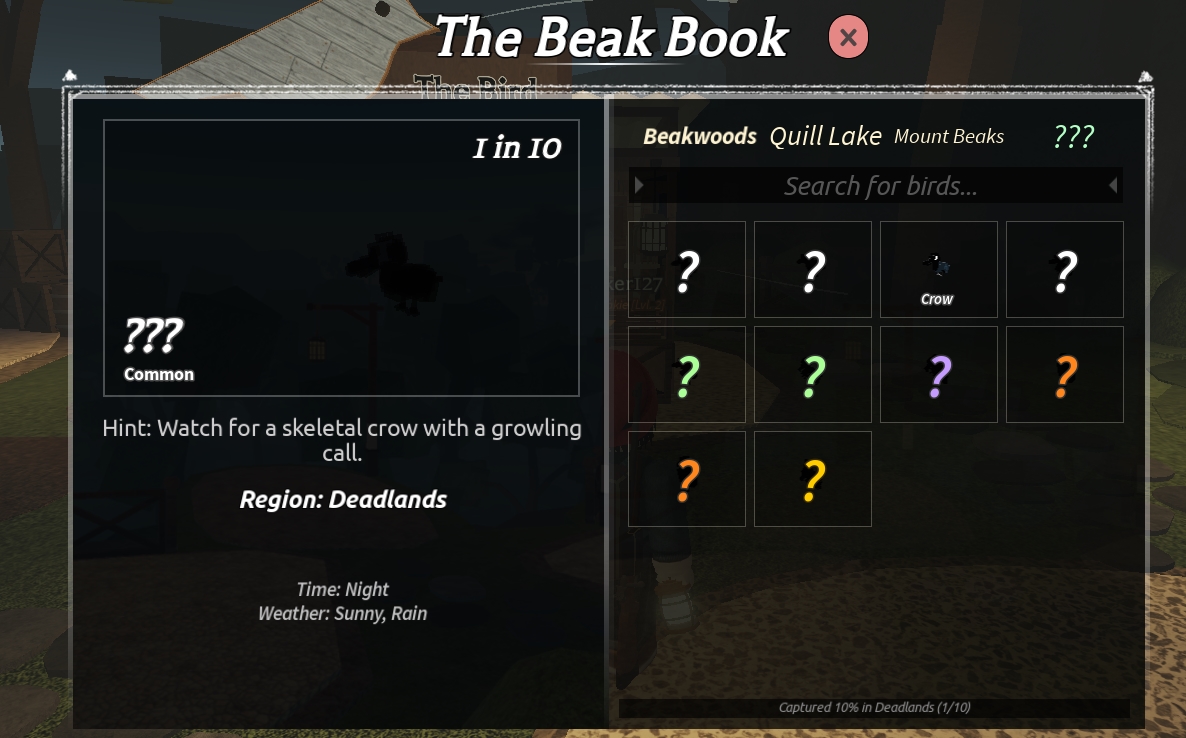Select the purple question mark bird tile
Screen dimensions: 1186x738
pyautogui.click(x=938, y=375)
